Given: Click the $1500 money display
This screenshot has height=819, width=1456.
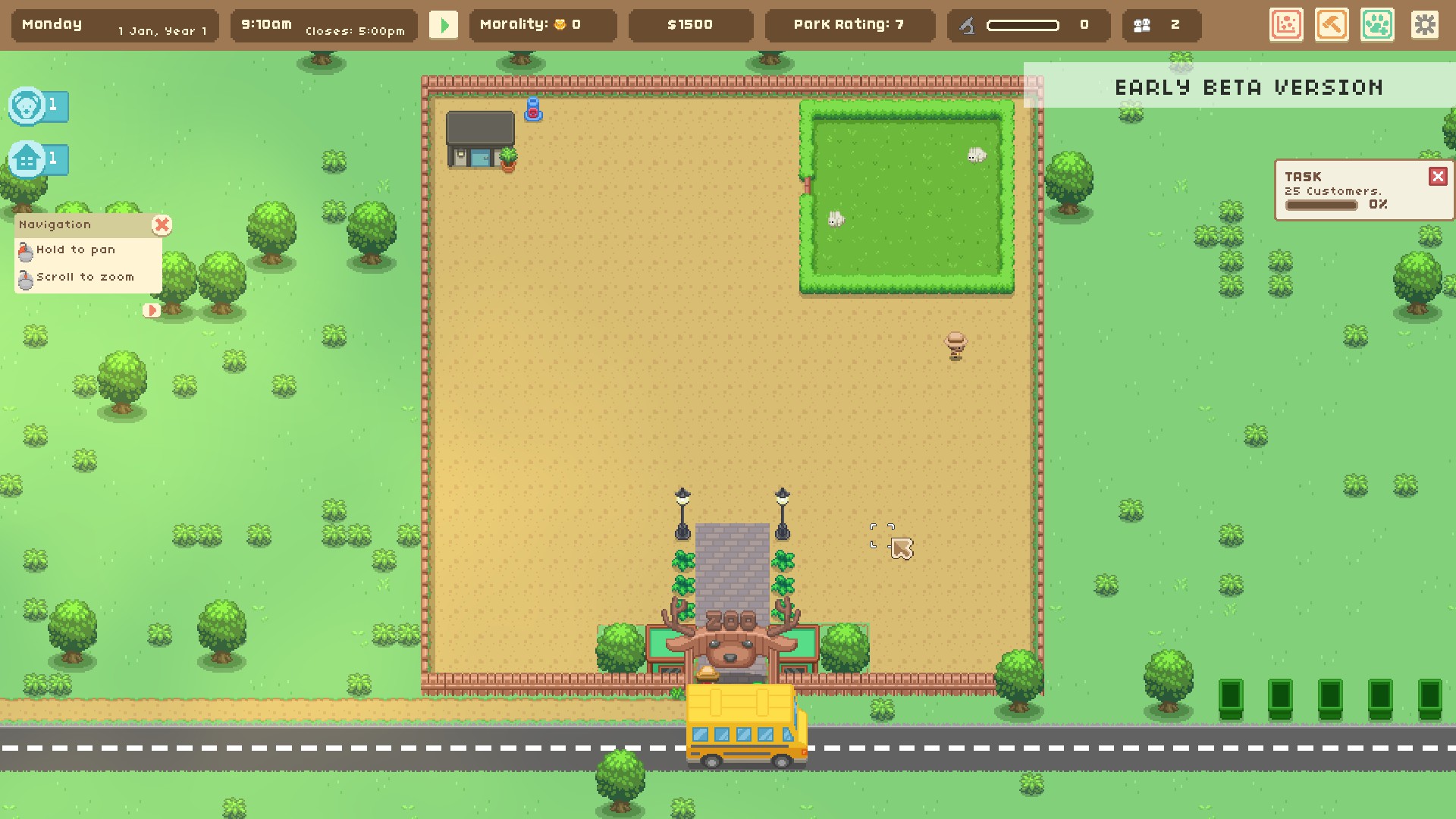Looking at the screenshot, I should 690,24.
